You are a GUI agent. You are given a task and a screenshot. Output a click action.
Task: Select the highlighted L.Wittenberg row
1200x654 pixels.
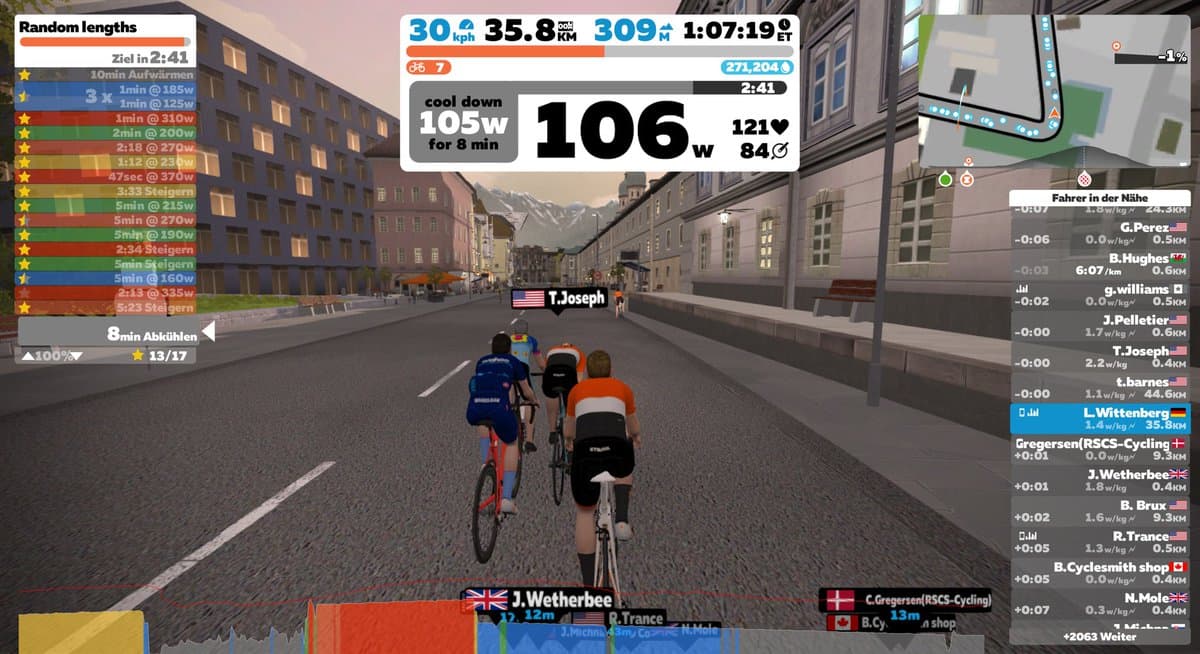1098,418
